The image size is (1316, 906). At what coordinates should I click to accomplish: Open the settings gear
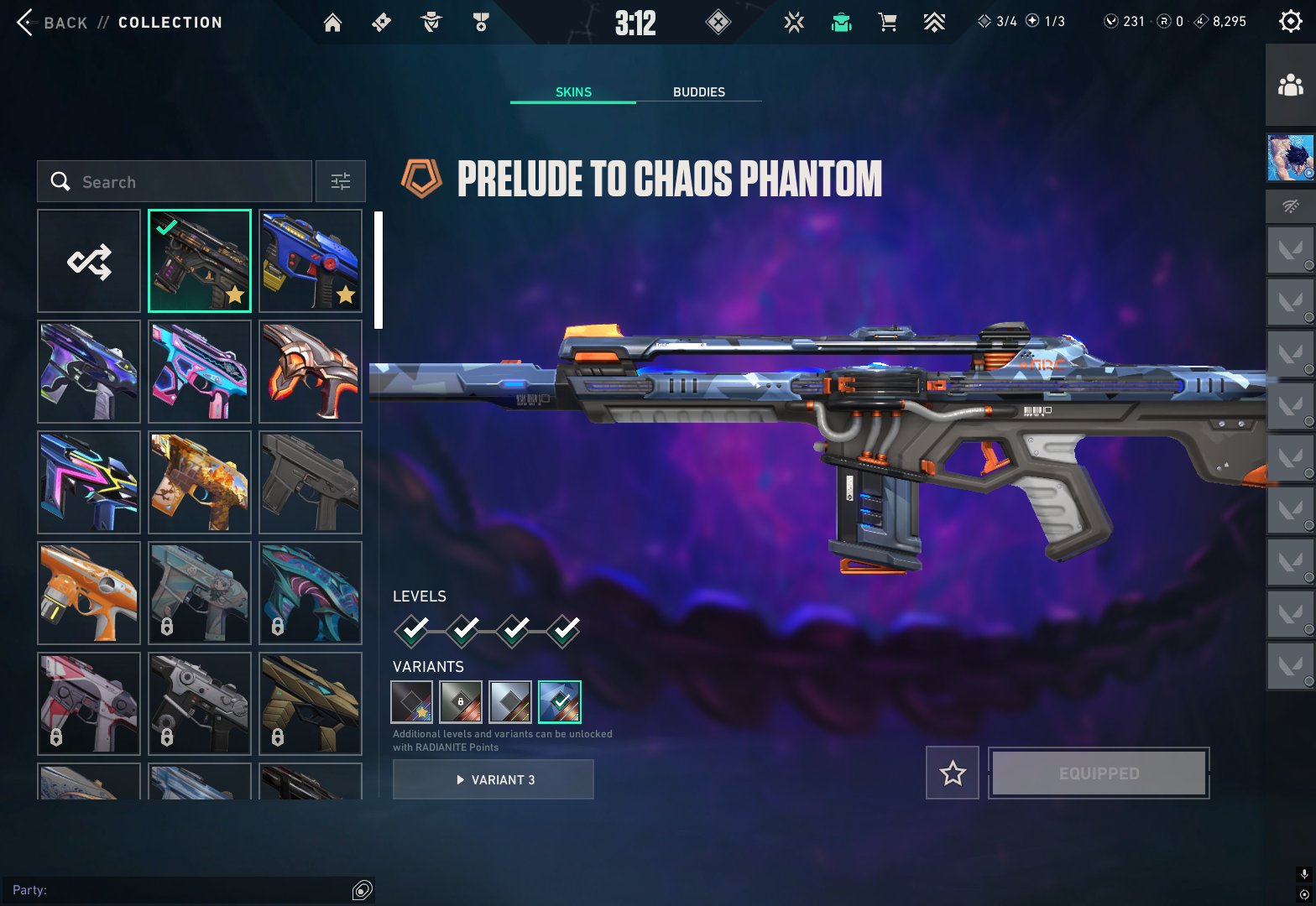(1290, 22)
